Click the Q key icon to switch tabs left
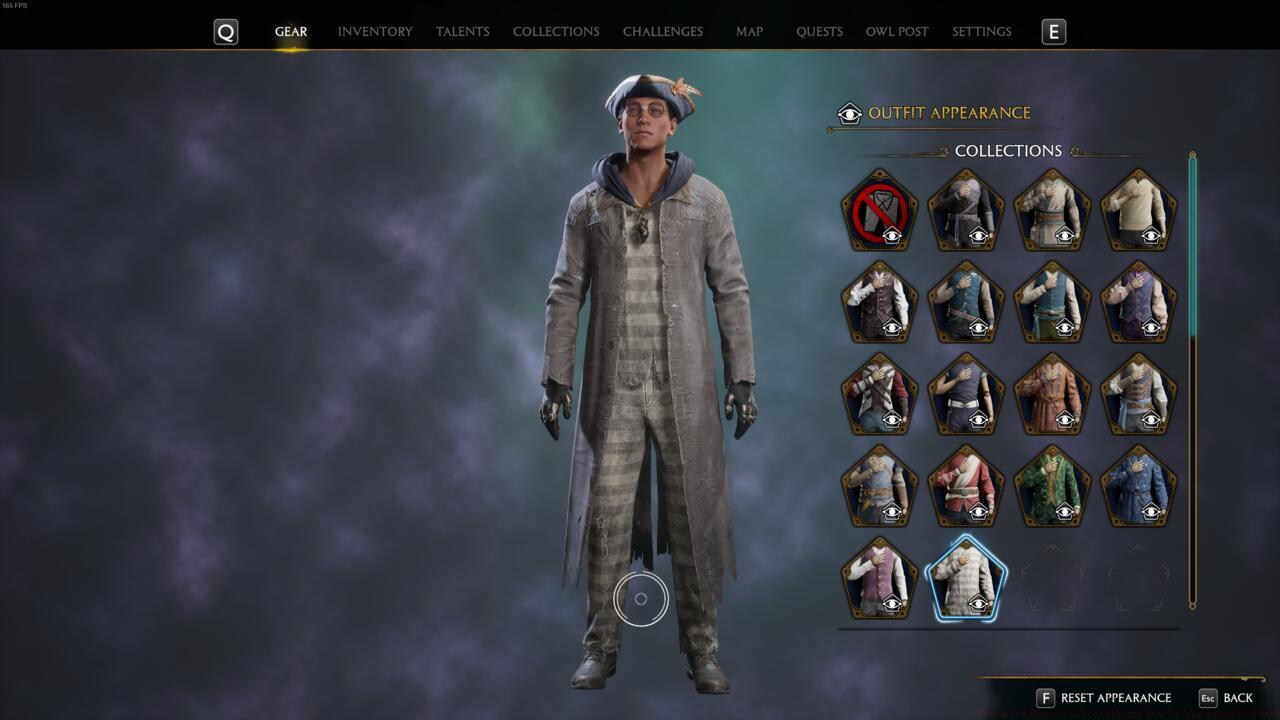This screenshot has height=720, width=1280. click(x=226, y=31)
